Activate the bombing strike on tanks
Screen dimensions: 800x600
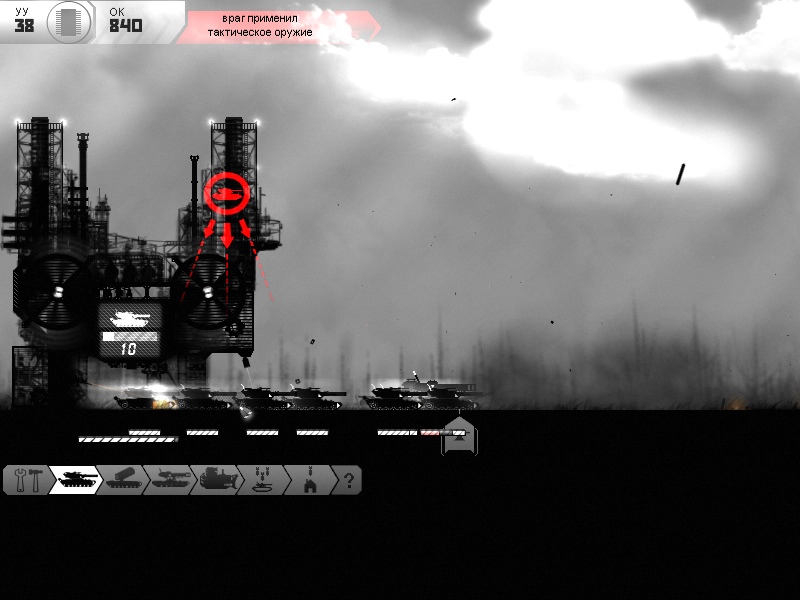pyautogui.click(x=261, y=480)
